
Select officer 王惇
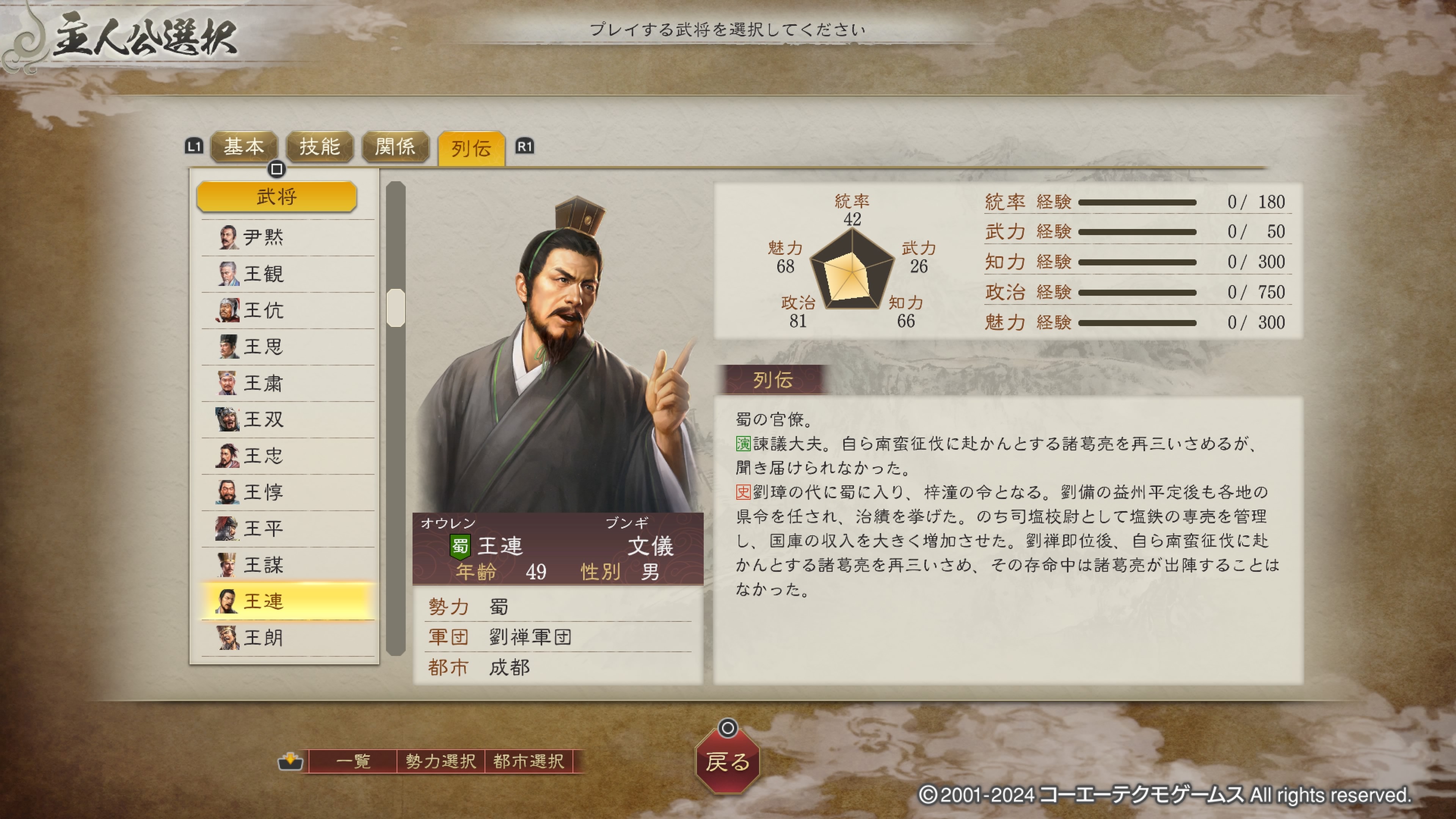[x=287, y=492]
